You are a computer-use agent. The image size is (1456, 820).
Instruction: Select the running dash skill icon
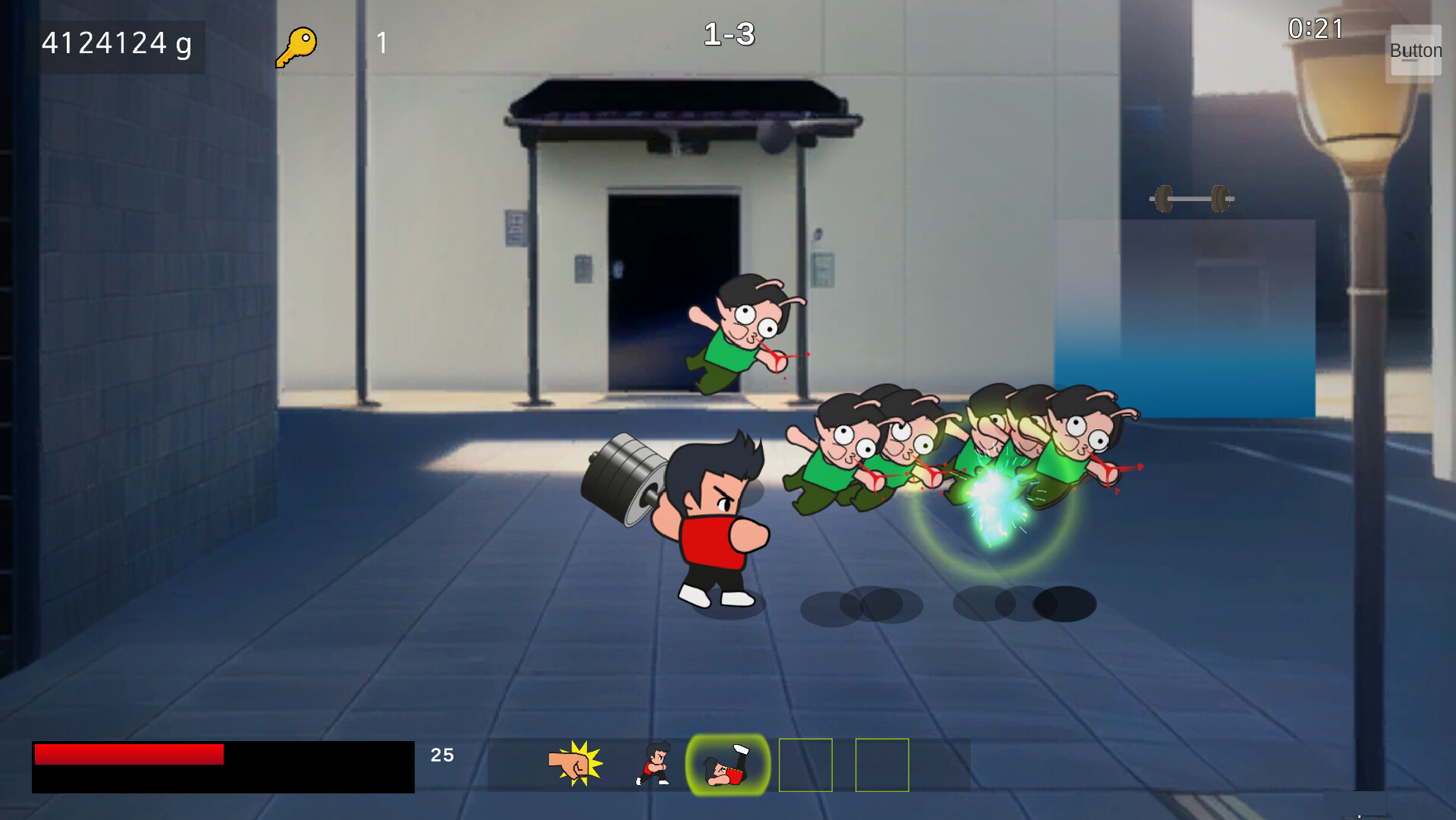[653, 764]
